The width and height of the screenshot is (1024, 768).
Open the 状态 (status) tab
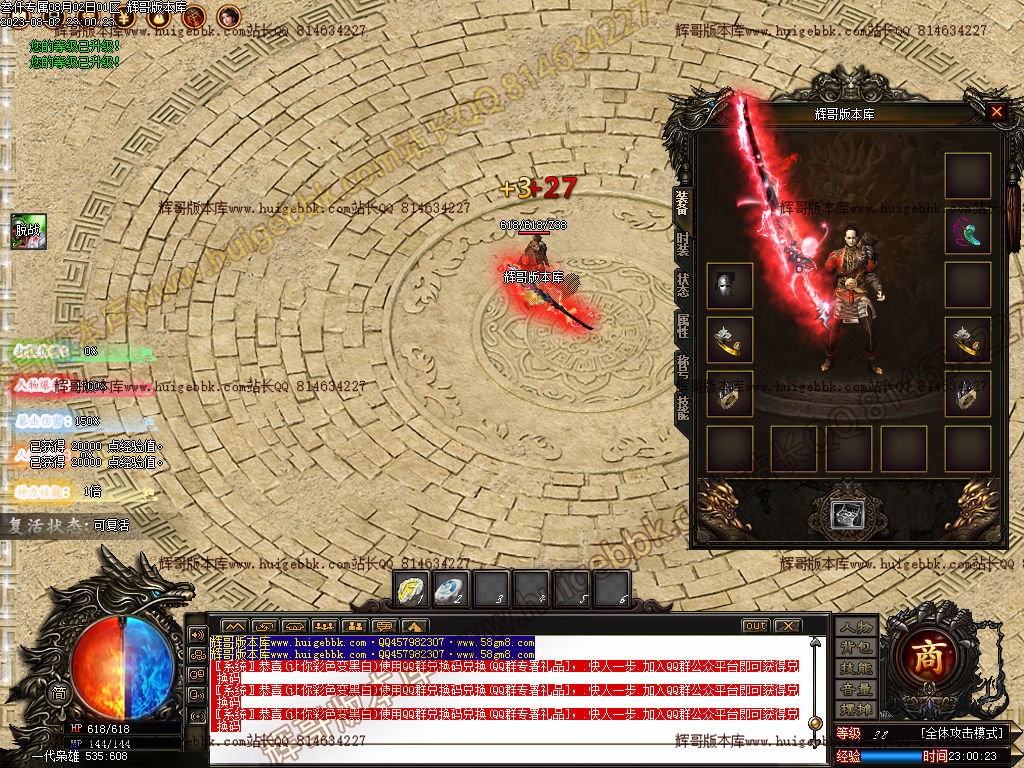(x=682, y=286)
